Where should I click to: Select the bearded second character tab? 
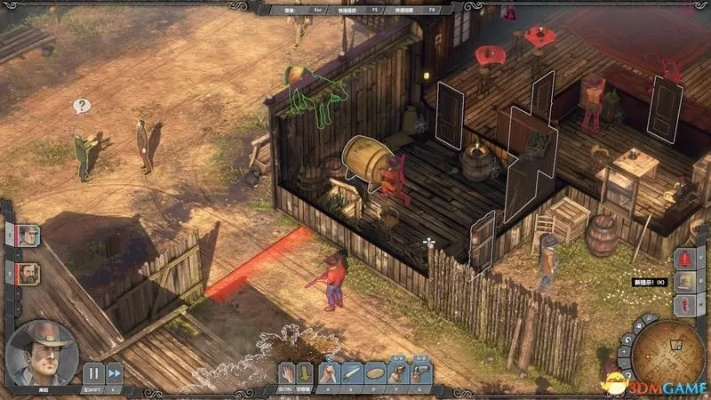(x=27, y=272)
